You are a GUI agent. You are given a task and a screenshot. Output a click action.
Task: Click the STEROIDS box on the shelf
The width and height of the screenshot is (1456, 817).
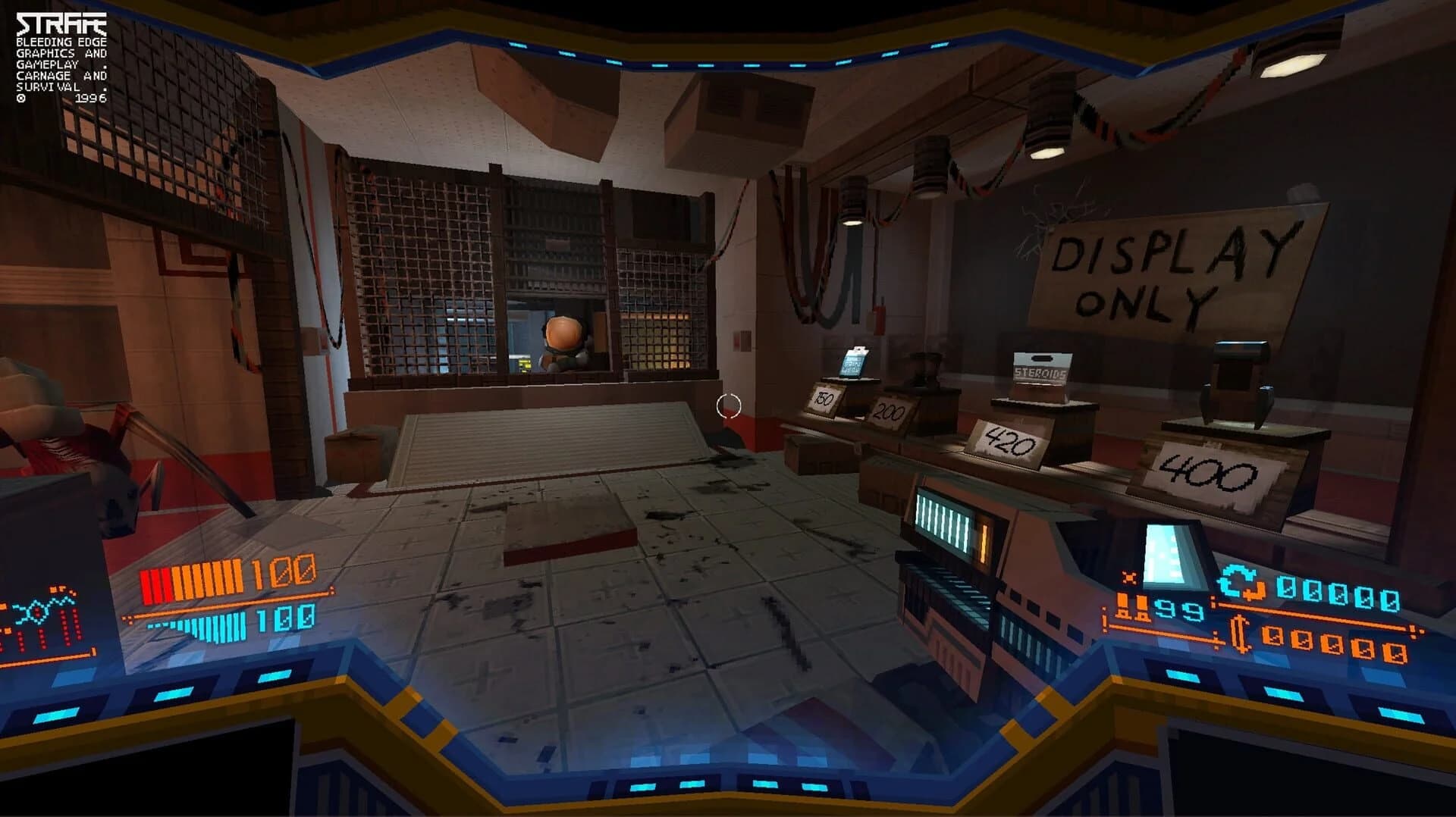(1042, 373)
